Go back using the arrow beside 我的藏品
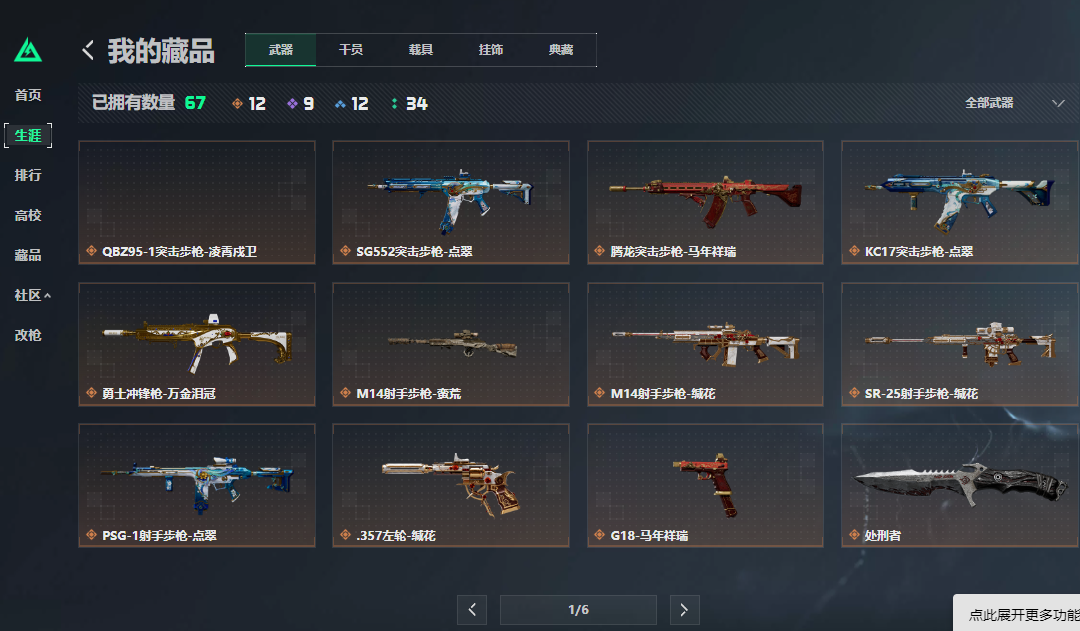 (x=88, y=51)
